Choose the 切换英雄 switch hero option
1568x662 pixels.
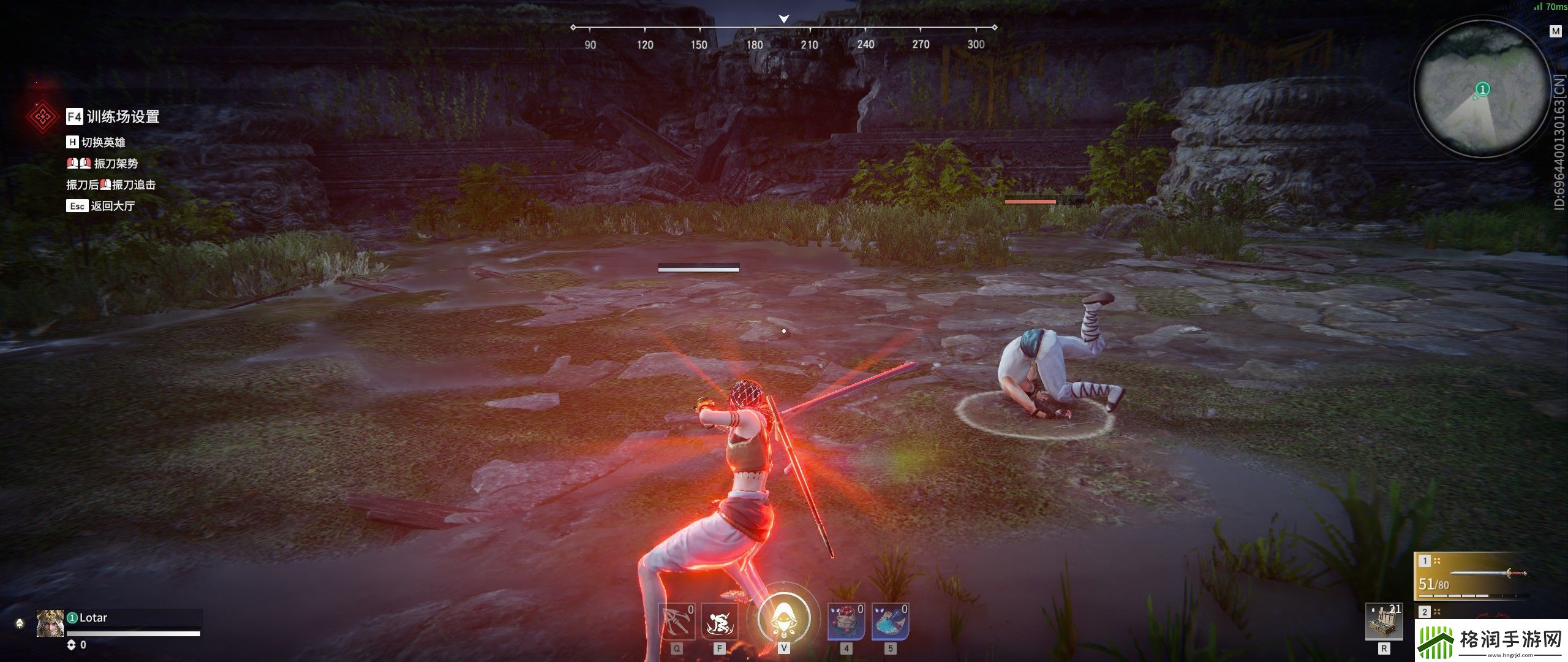point(96,142)
